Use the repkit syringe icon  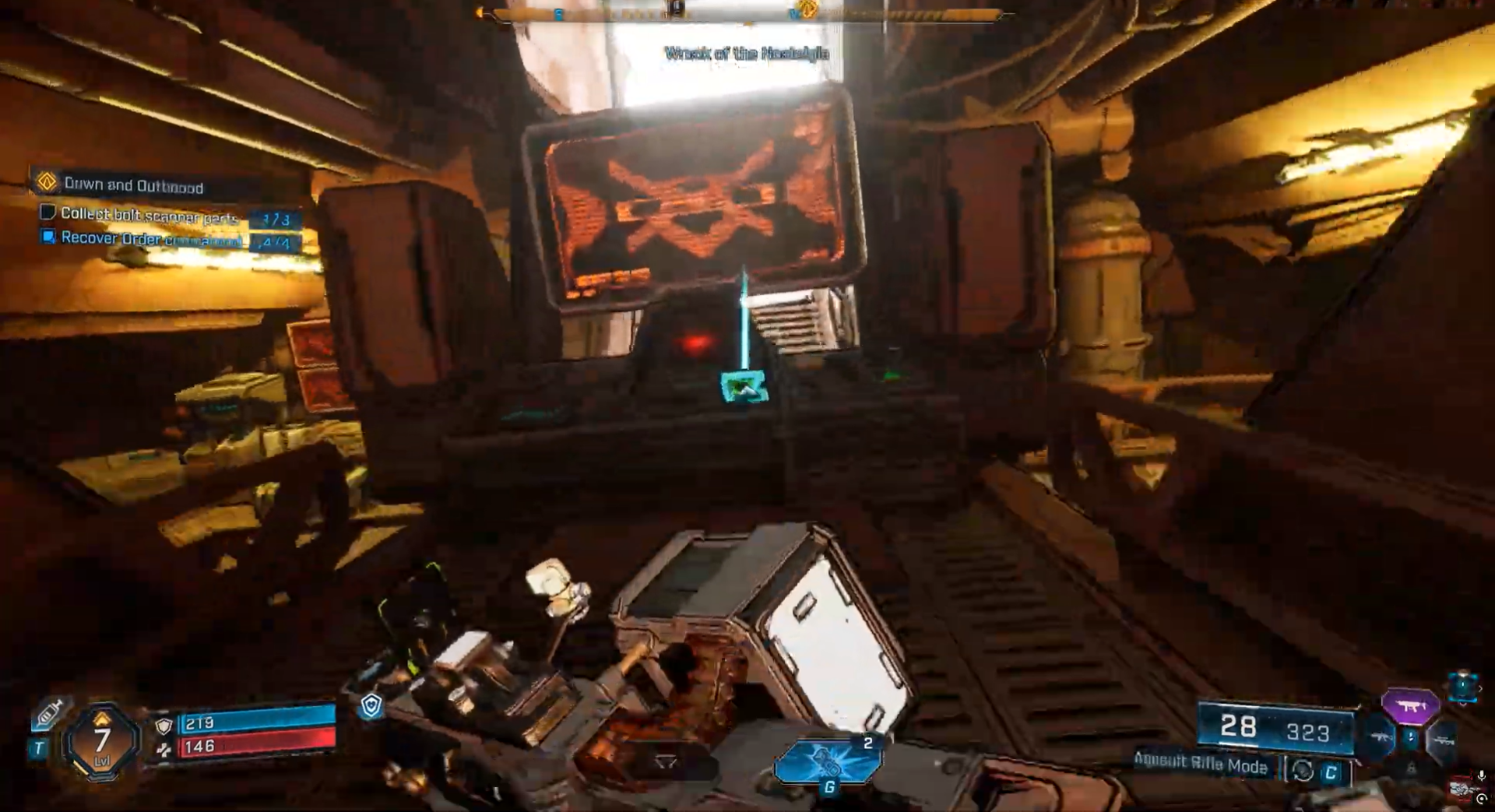(x=48, y=712)
